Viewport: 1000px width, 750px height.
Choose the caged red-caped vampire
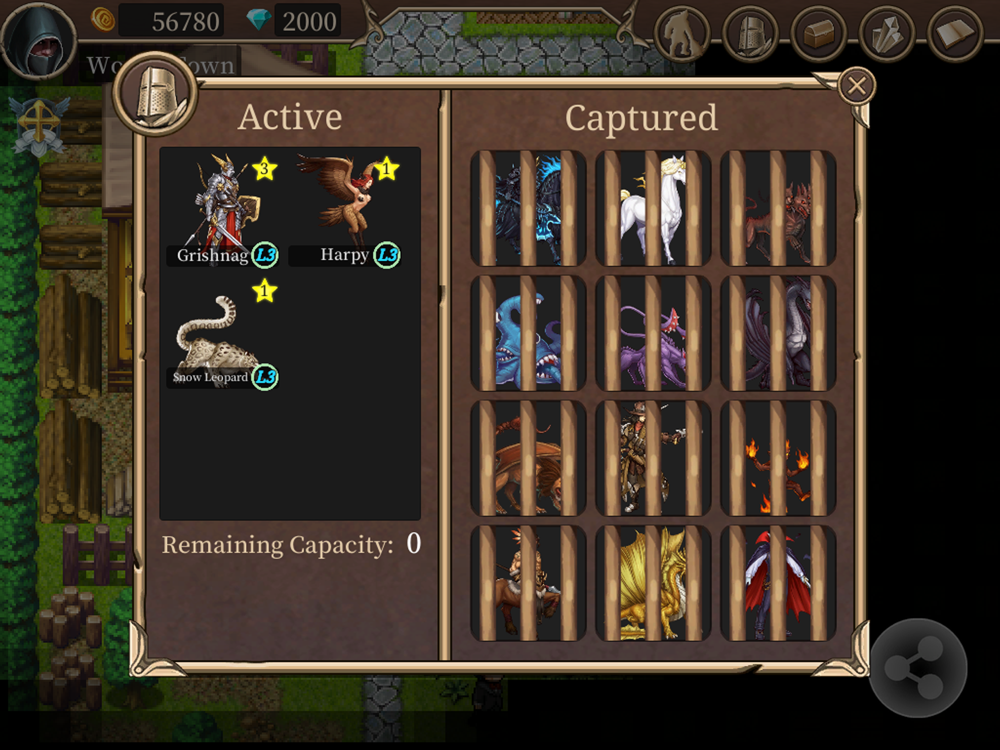778,583
